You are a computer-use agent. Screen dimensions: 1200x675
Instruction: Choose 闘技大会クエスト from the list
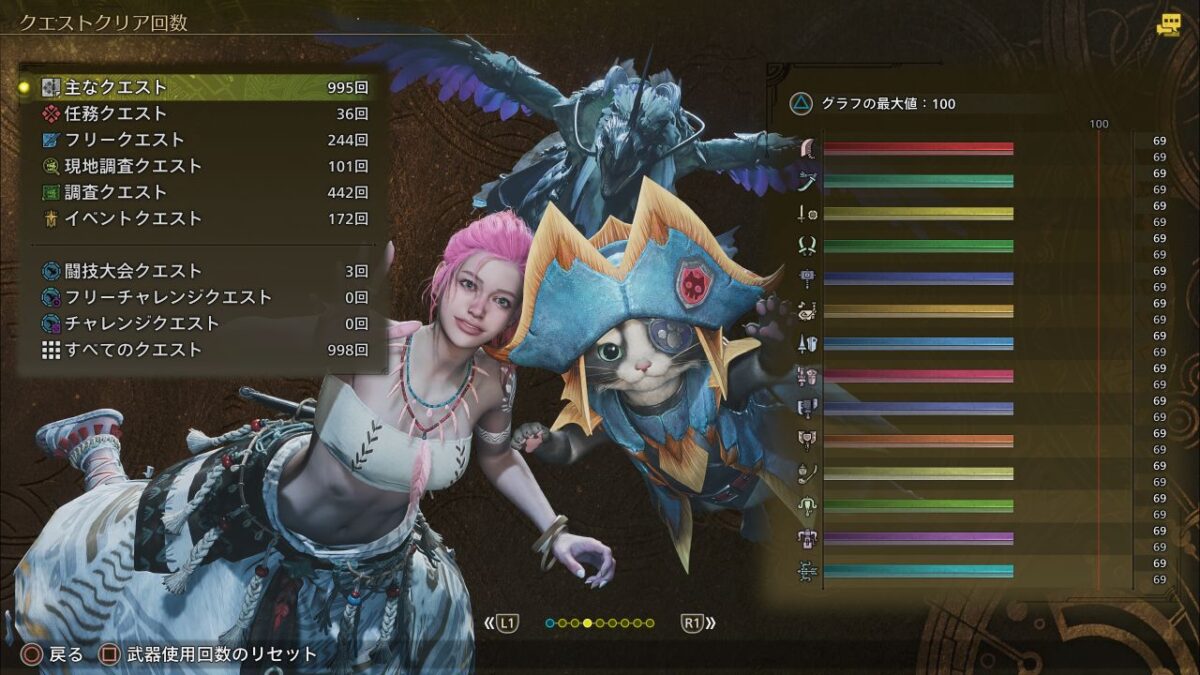click(200, 271)
